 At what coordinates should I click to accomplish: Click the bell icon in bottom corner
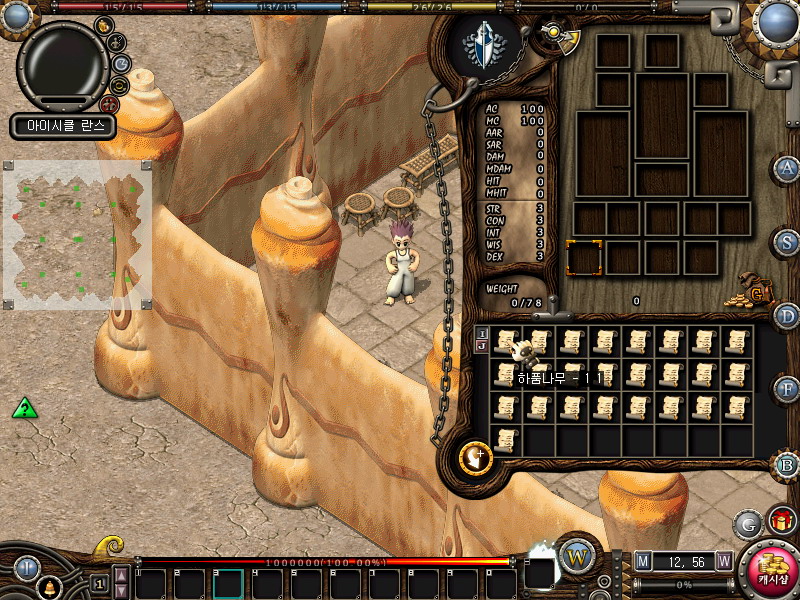coord(48,587)
